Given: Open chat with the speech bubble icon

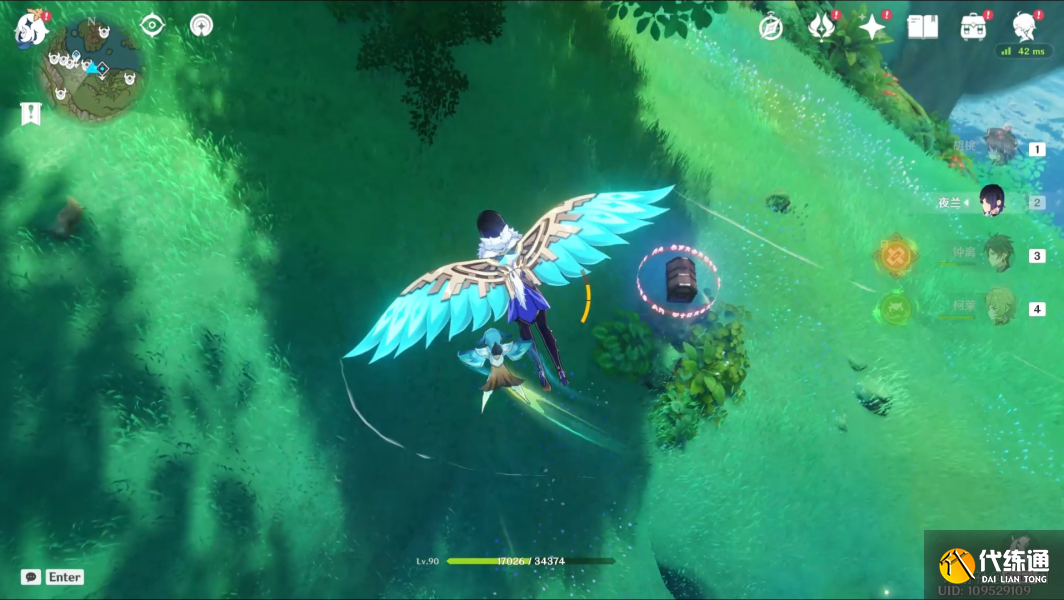Looking at the screenshot, I should (x=31, y=577).
